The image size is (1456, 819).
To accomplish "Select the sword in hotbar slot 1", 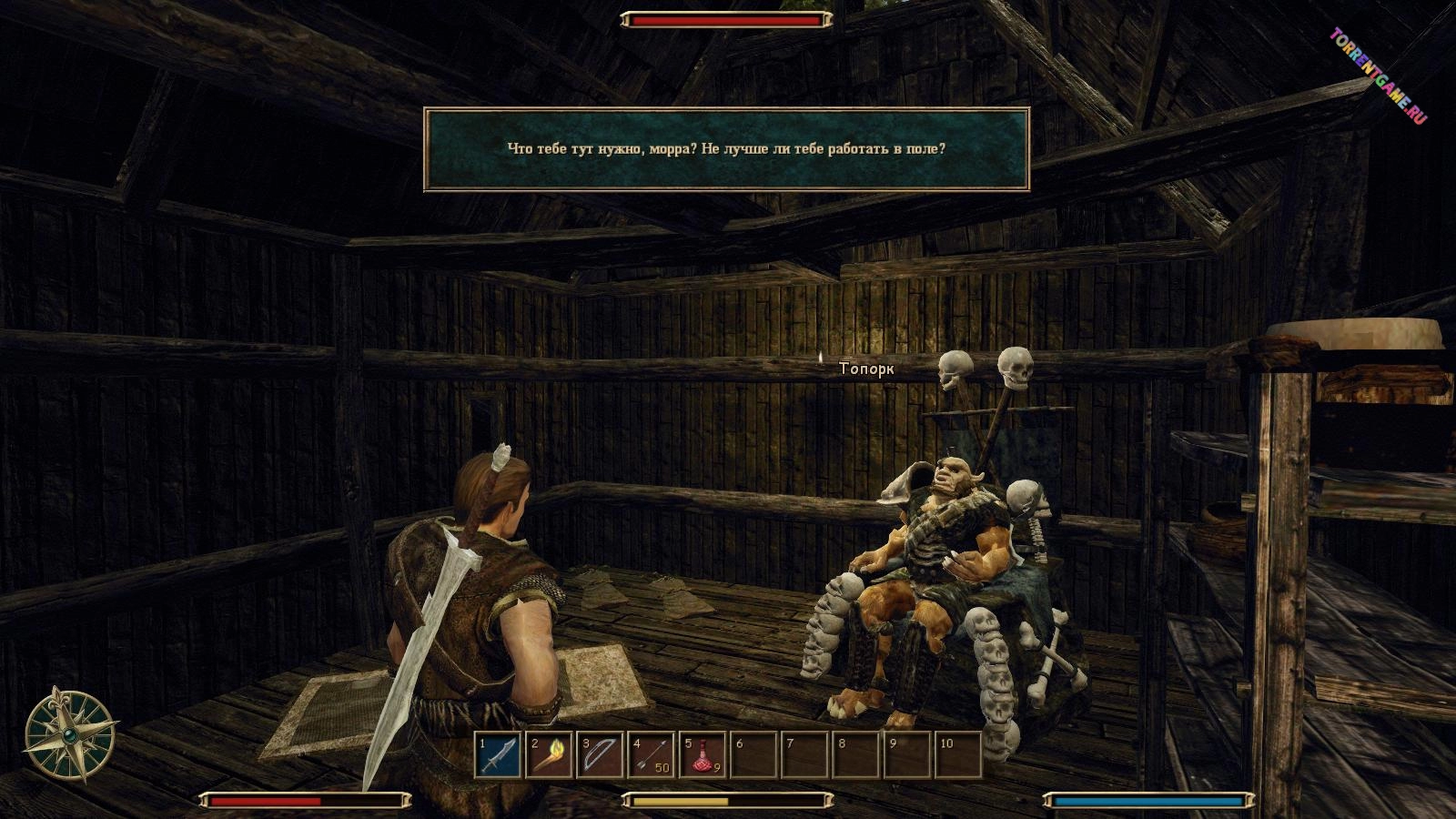I will pos(499,755).
